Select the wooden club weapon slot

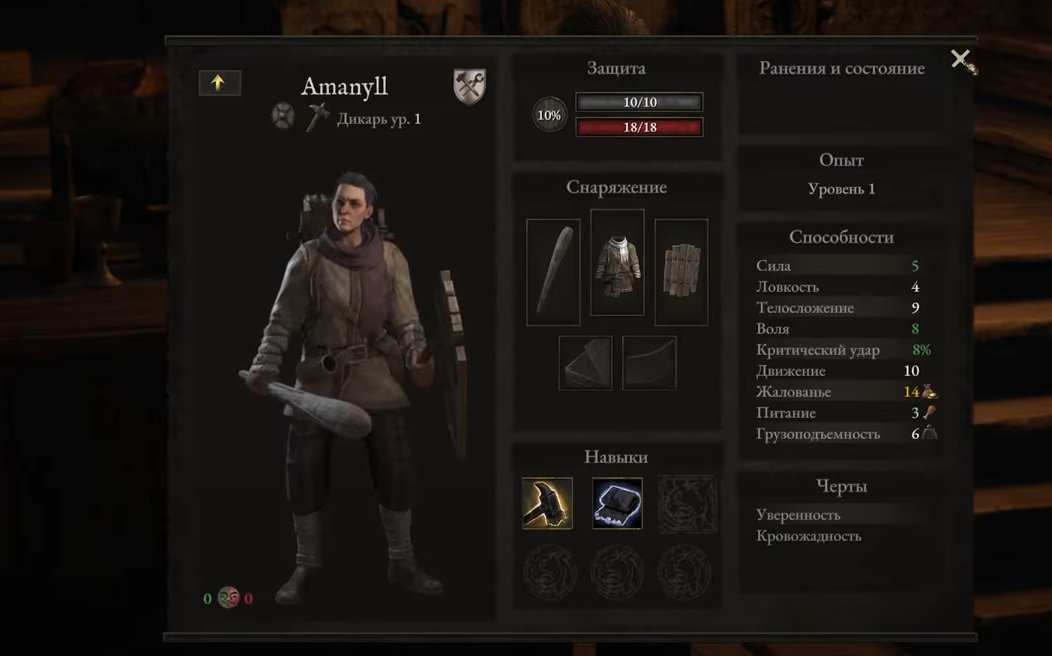553,272
